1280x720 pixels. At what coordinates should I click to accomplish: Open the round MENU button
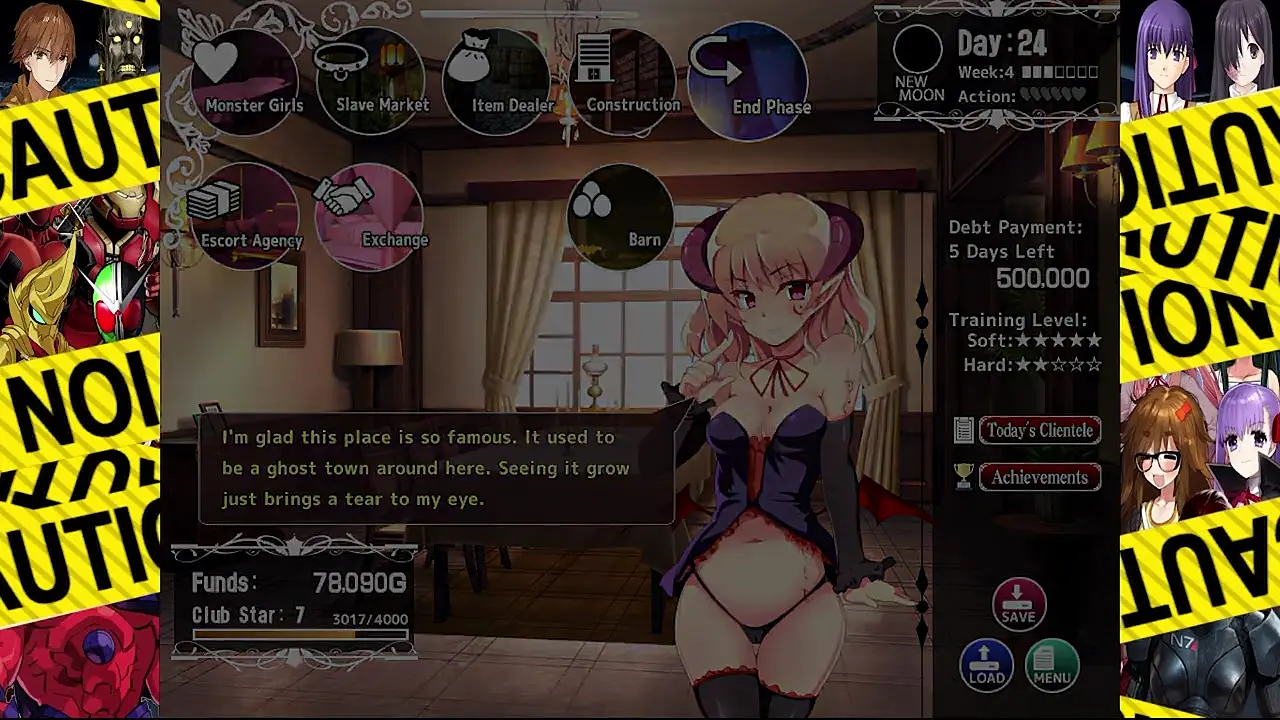1052,665
